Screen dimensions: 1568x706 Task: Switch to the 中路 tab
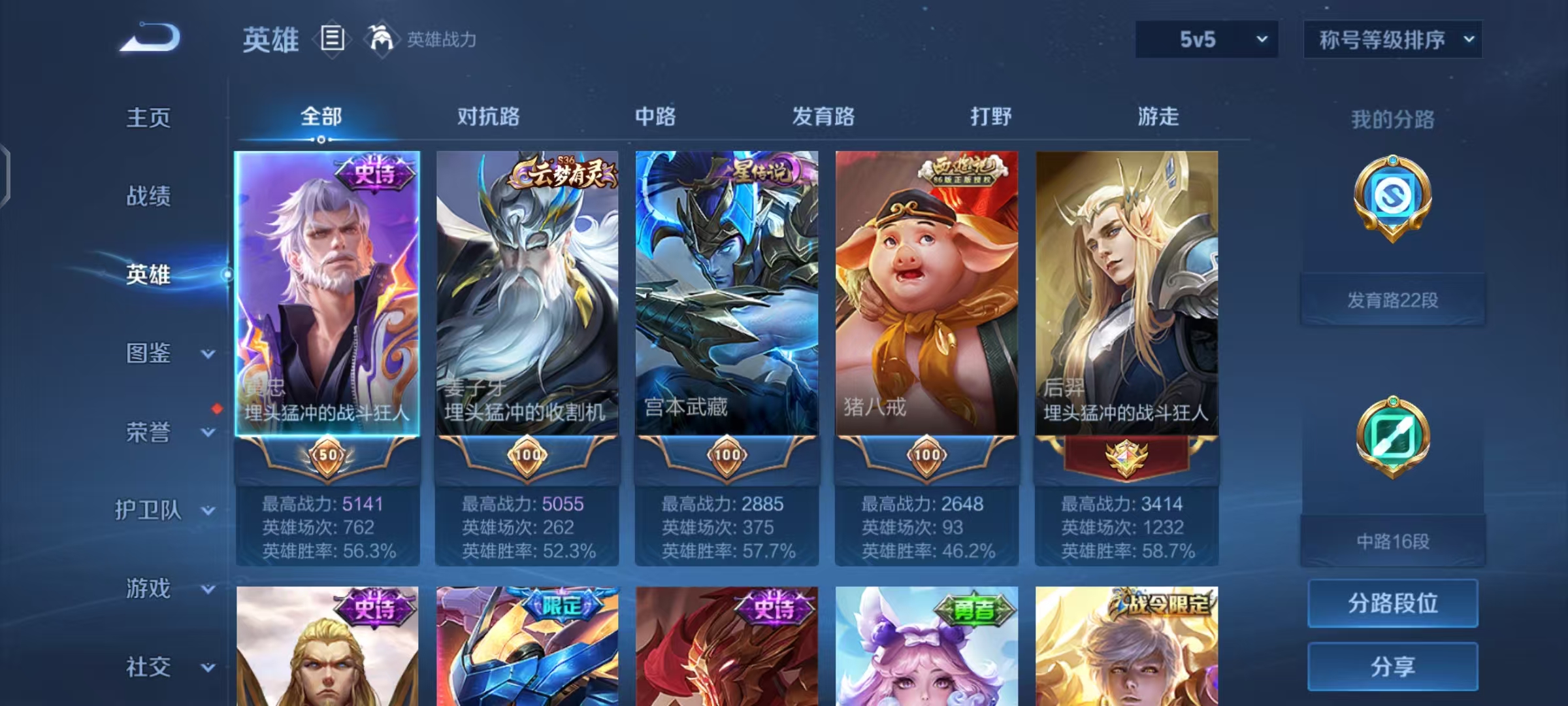(656, 116)
